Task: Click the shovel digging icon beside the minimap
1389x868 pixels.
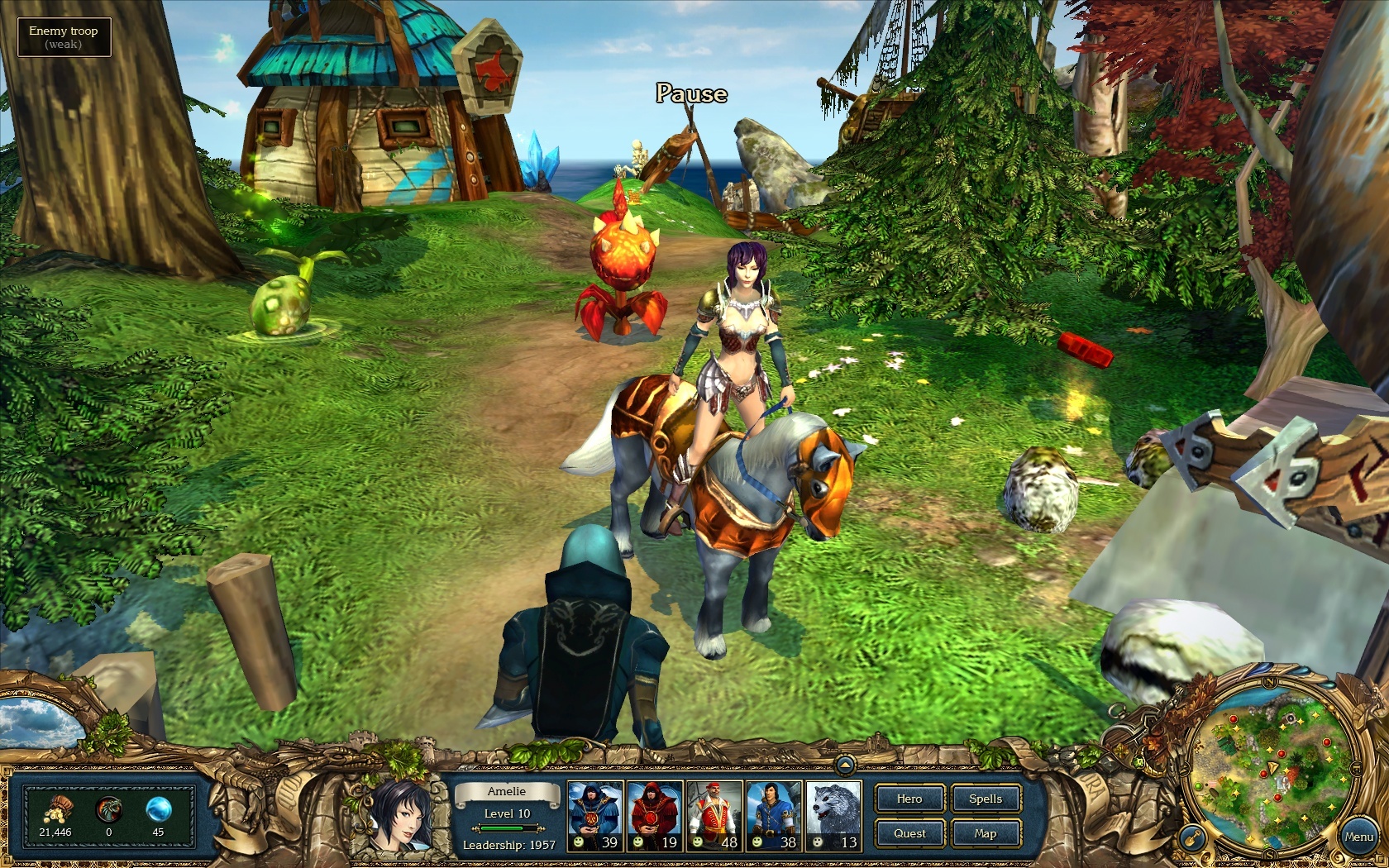Action: (x=1192, y=837)
